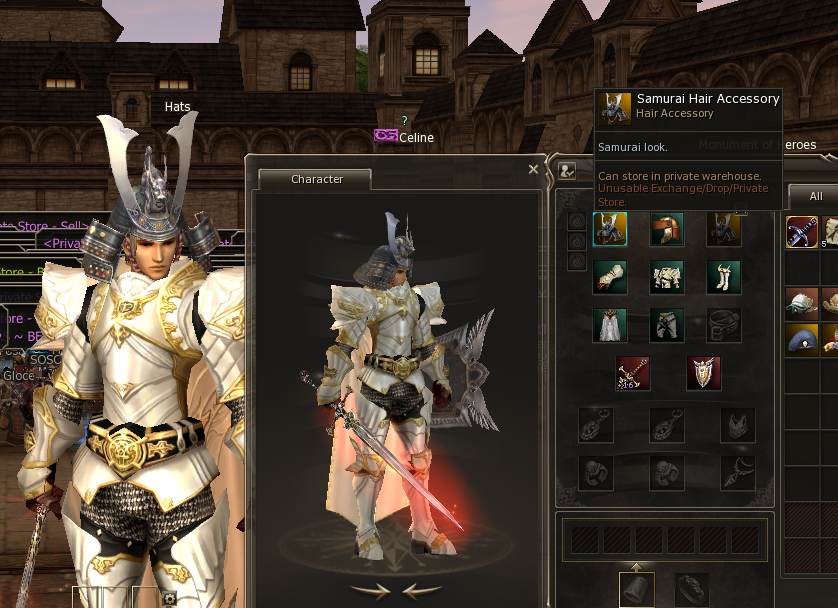838x608 pixels.
Task: Select the sword item in inventory
Action: click(802, 233)
